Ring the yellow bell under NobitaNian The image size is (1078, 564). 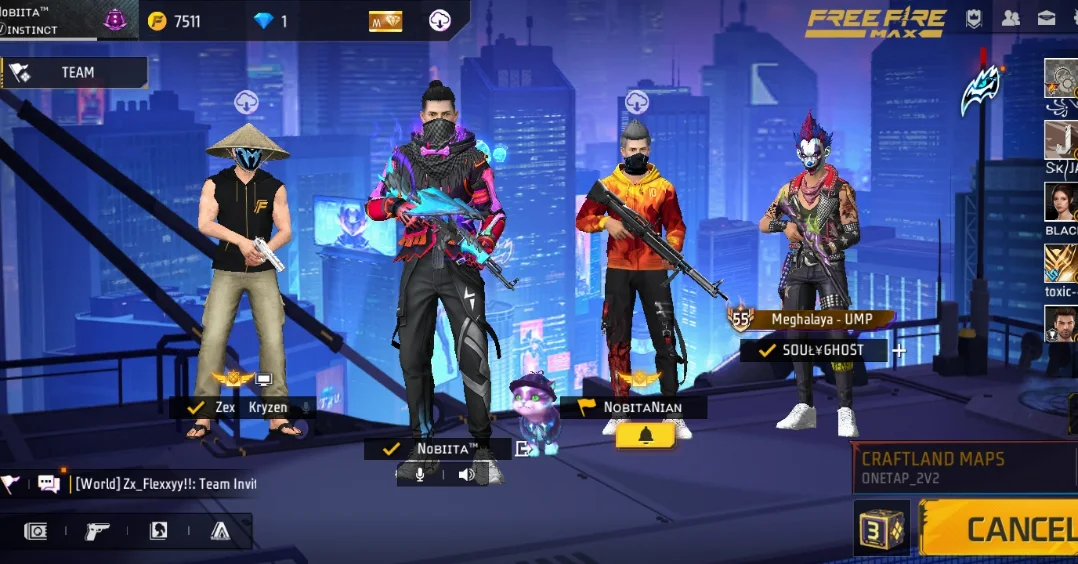pos(645,435)
